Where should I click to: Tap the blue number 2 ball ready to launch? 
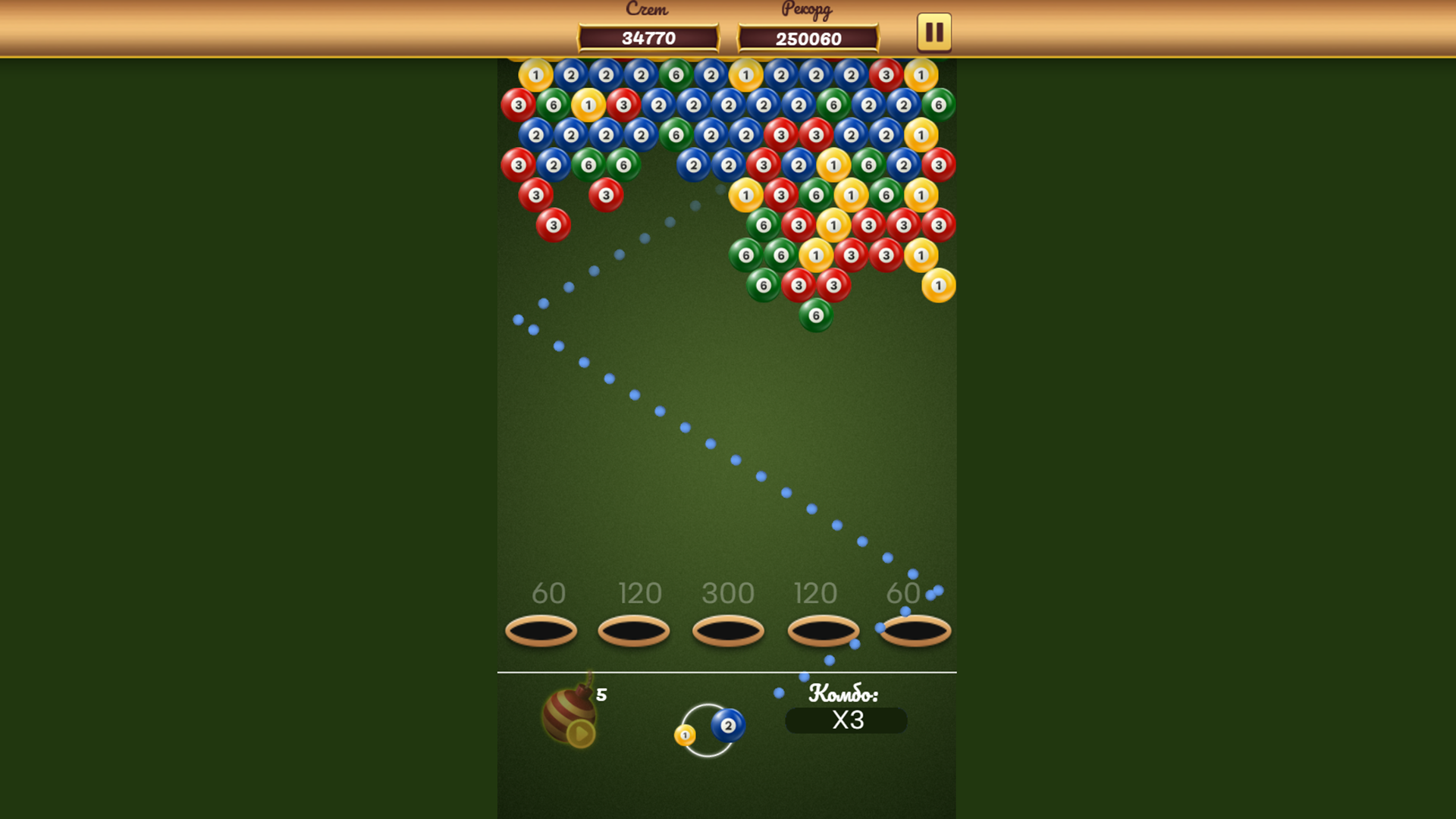[x=729, y=726]
